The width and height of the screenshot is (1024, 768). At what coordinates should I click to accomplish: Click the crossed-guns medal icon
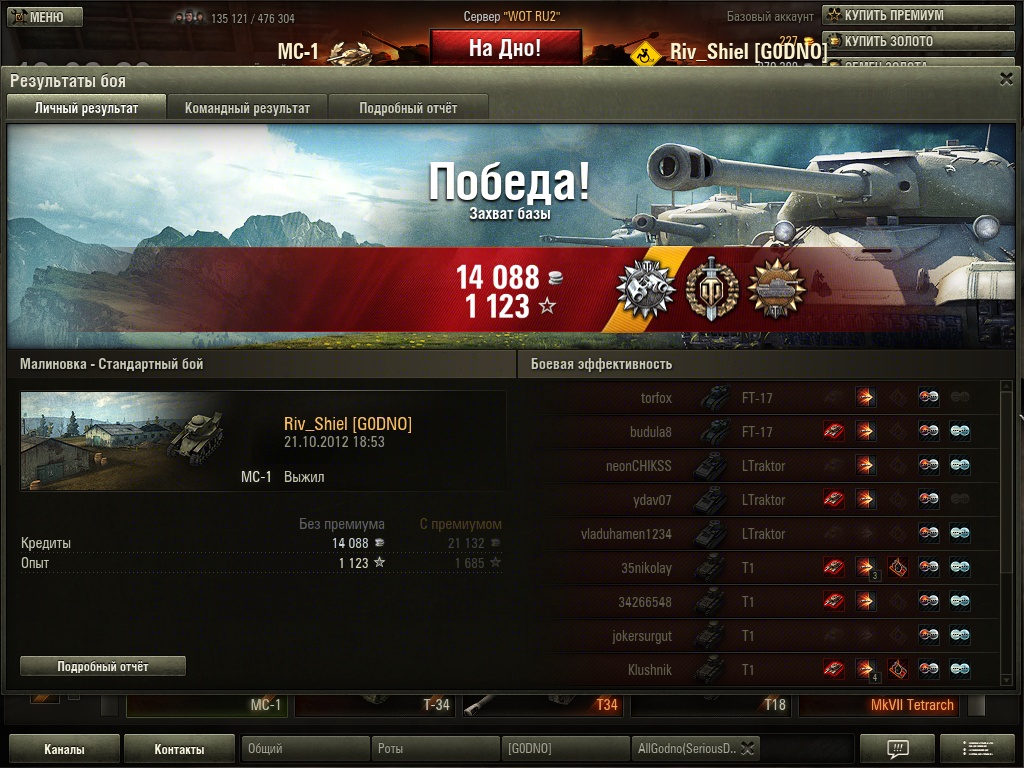(x=642, y=289)
